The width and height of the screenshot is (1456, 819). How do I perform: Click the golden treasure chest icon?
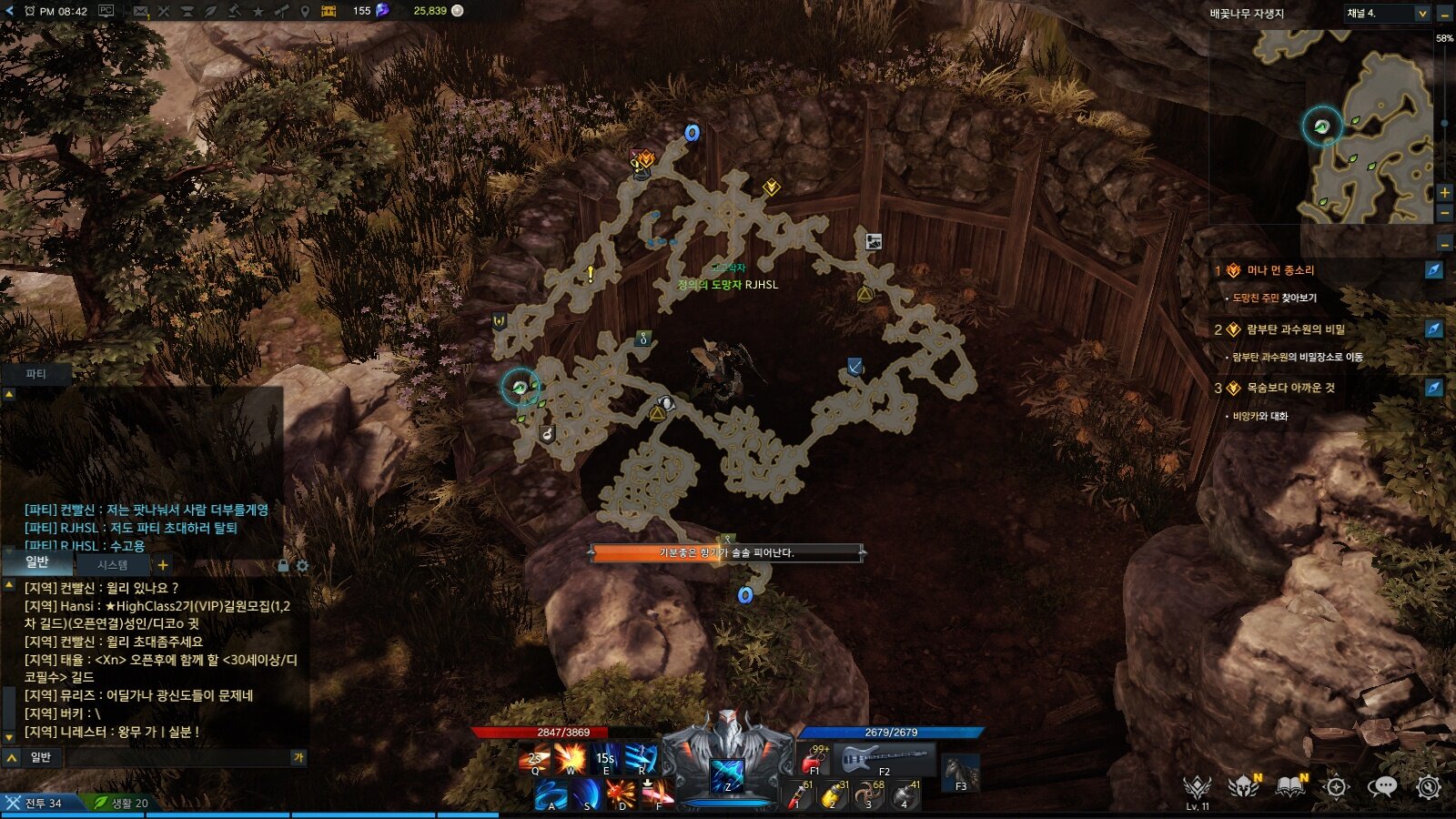(x=329, y=11)
